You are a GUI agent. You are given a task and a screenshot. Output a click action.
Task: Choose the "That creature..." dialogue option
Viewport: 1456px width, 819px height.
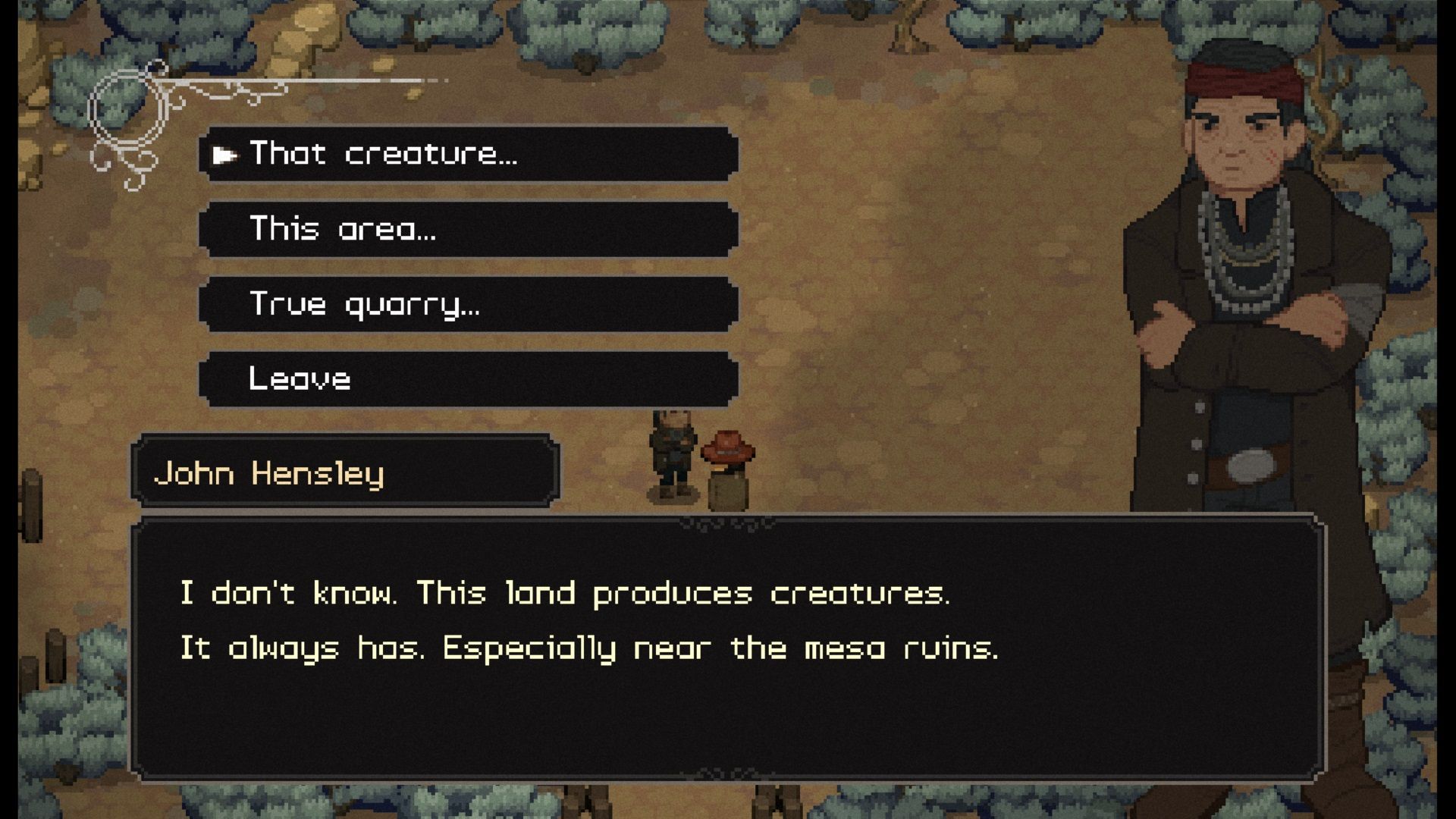pyautogui.click(x=468, y=154)
